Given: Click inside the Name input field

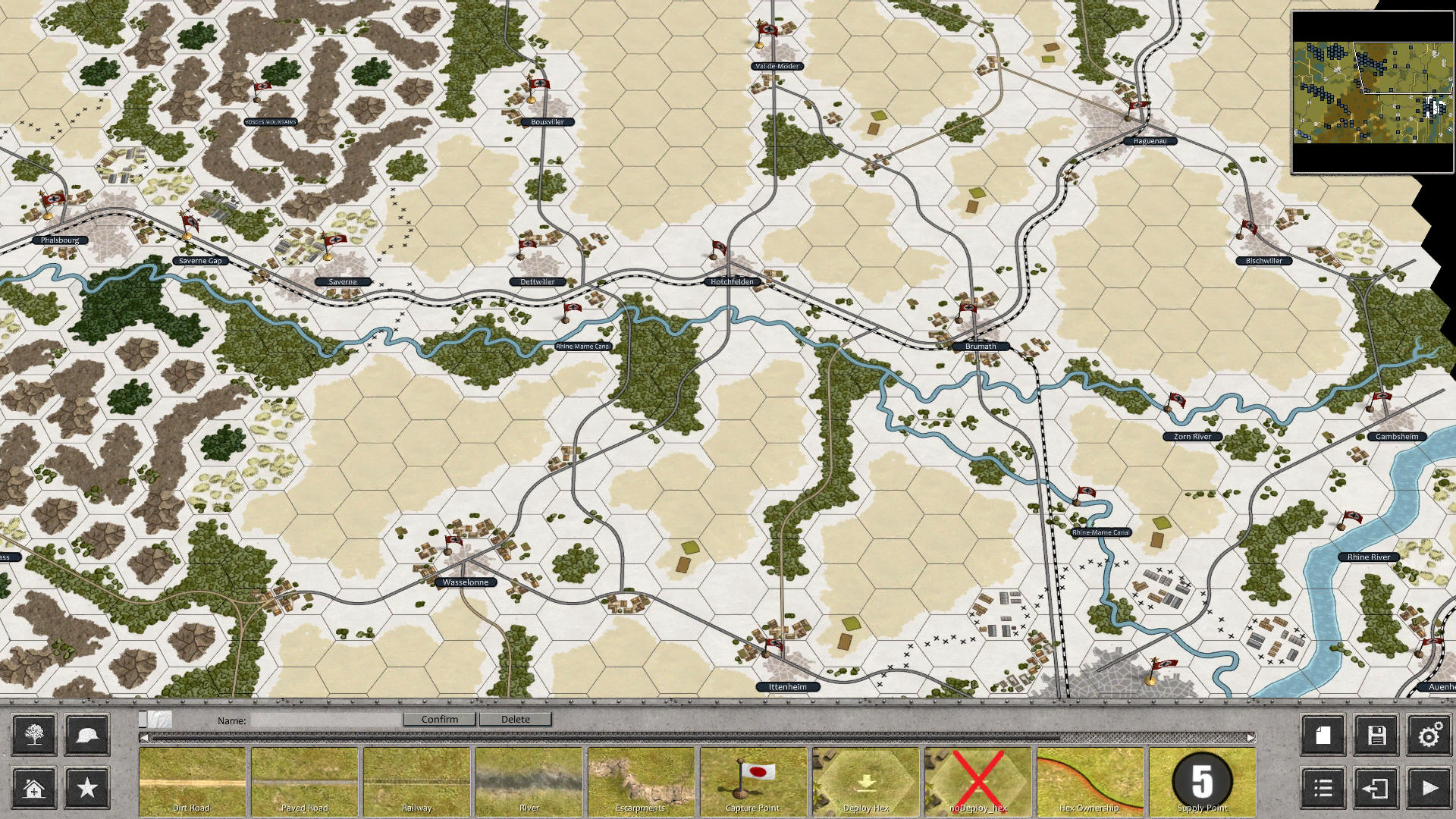Looking at the screenshot, I should click(x=326, y=719).
